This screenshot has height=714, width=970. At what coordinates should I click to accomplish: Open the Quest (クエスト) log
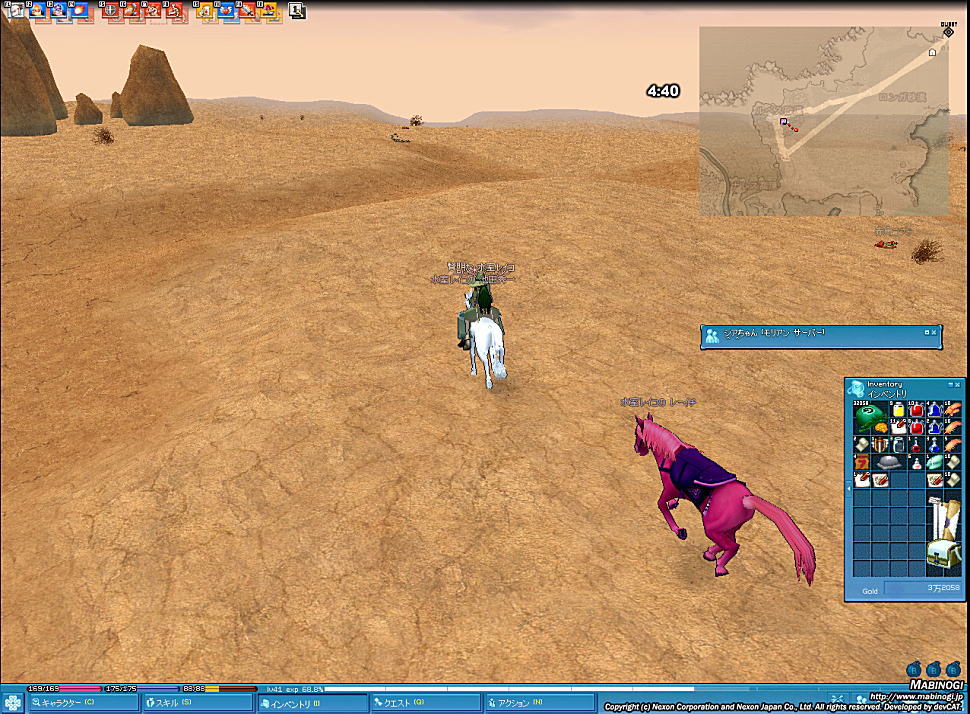coord(426,703)
